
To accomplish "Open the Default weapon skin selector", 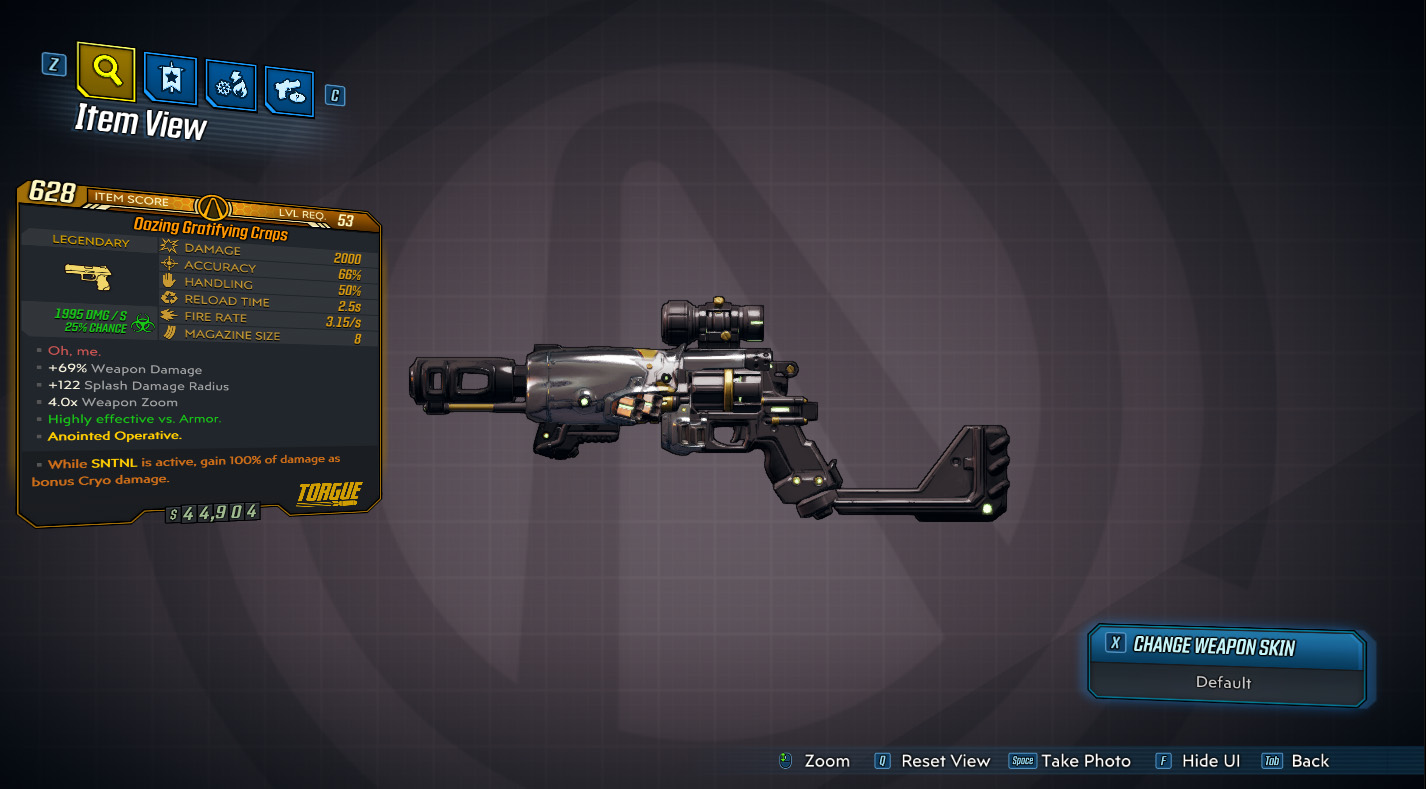I will pyautogui.click(x=1225, y=682).
